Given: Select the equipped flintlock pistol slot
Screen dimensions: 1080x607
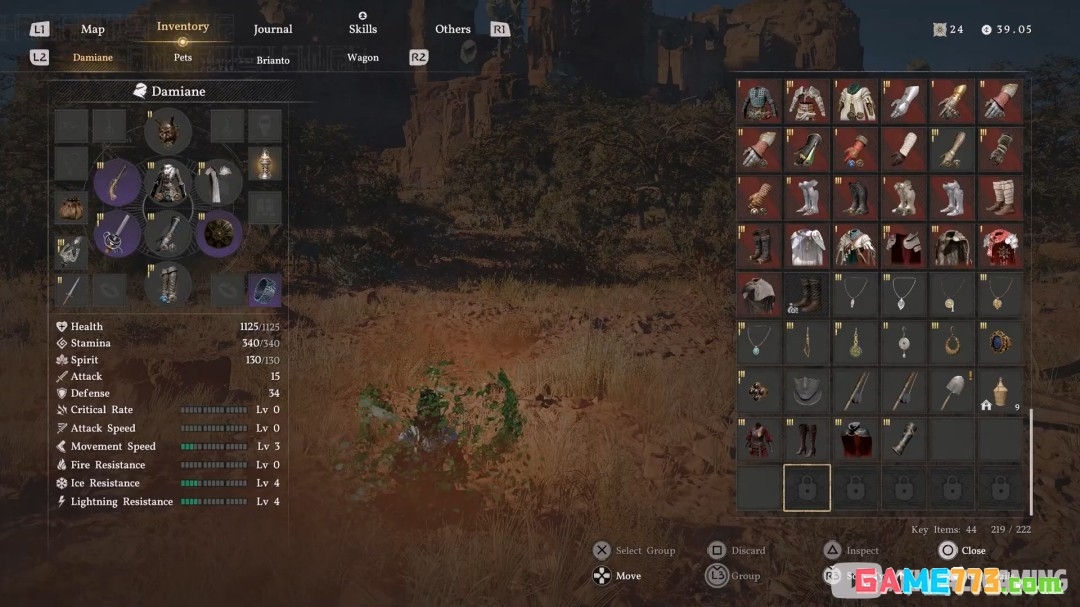Looking at the screenshot, I should (116, 183).
